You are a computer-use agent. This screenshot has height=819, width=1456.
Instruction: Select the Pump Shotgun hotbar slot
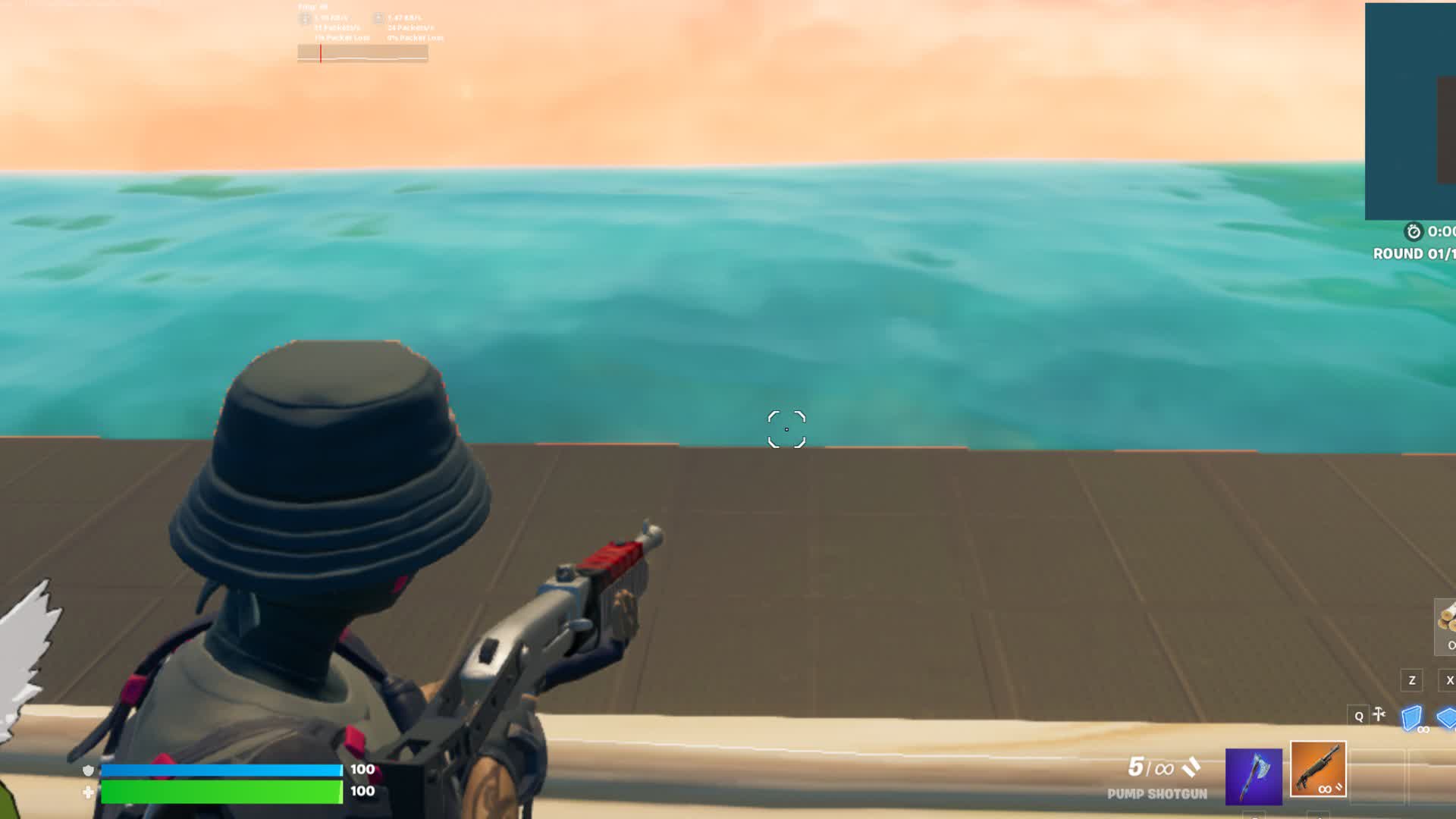(1319, 770)
